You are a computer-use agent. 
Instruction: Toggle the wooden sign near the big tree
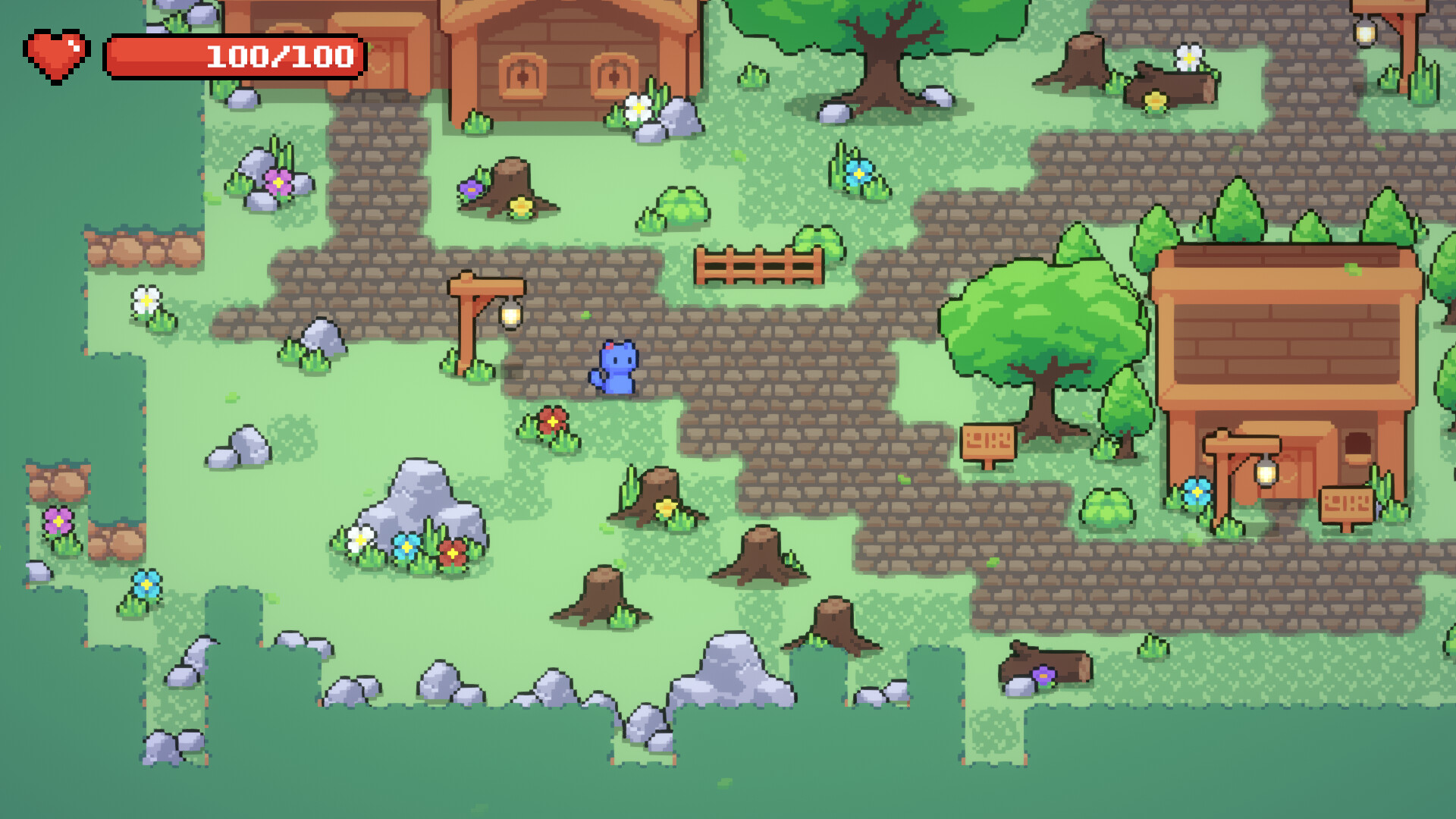990,440
